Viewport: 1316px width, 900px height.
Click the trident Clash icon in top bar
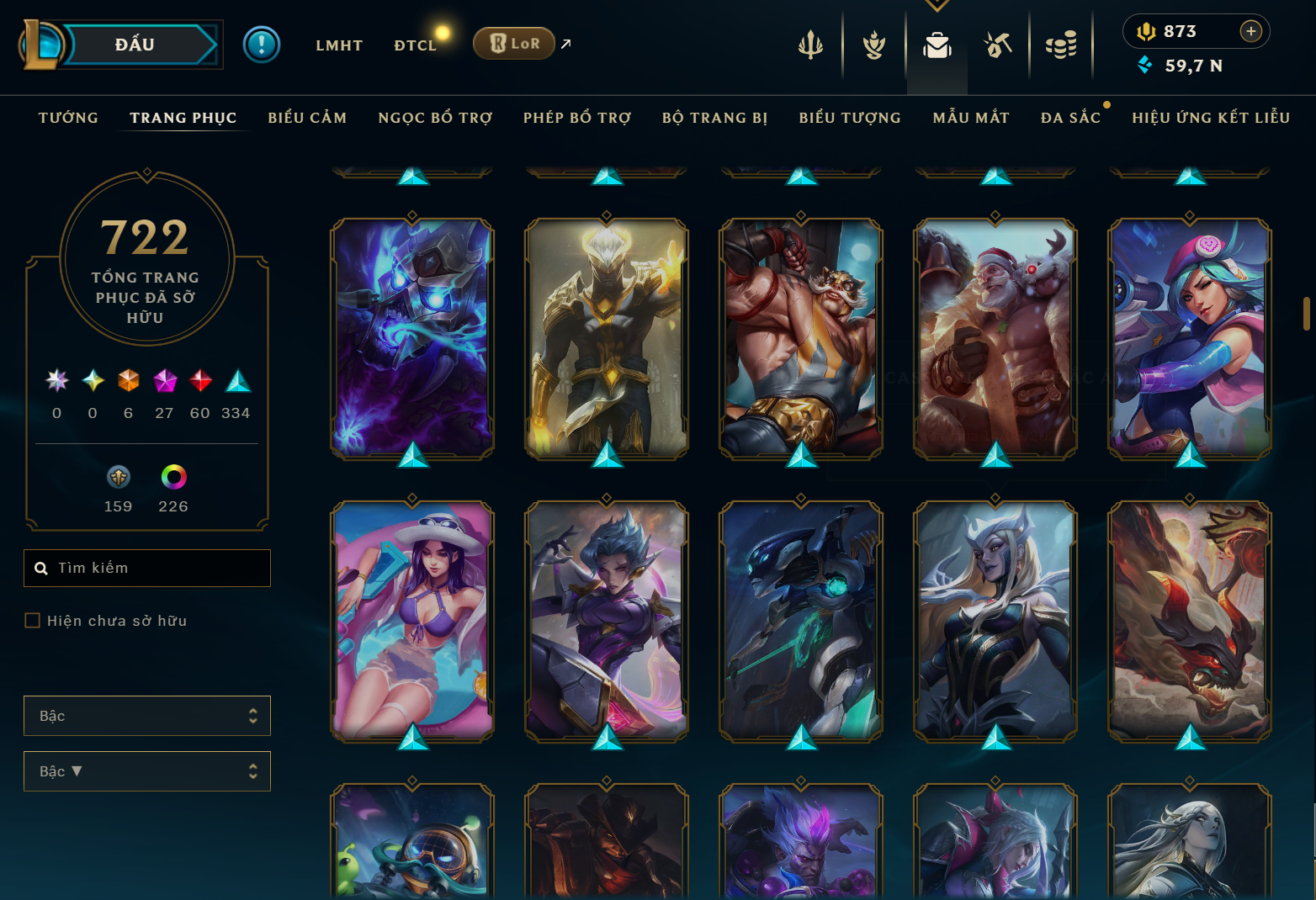tap(809, 46)
